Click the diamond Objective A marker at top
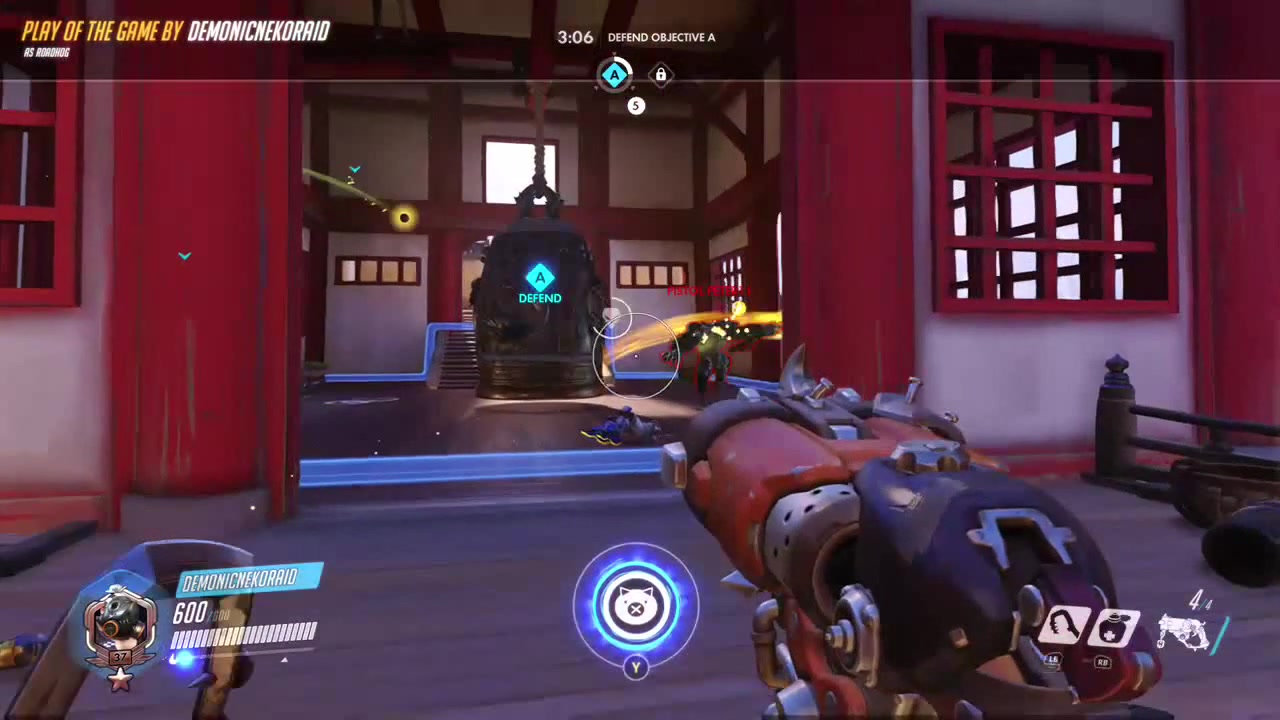1280x720 pixels. (x=615, y=73)
